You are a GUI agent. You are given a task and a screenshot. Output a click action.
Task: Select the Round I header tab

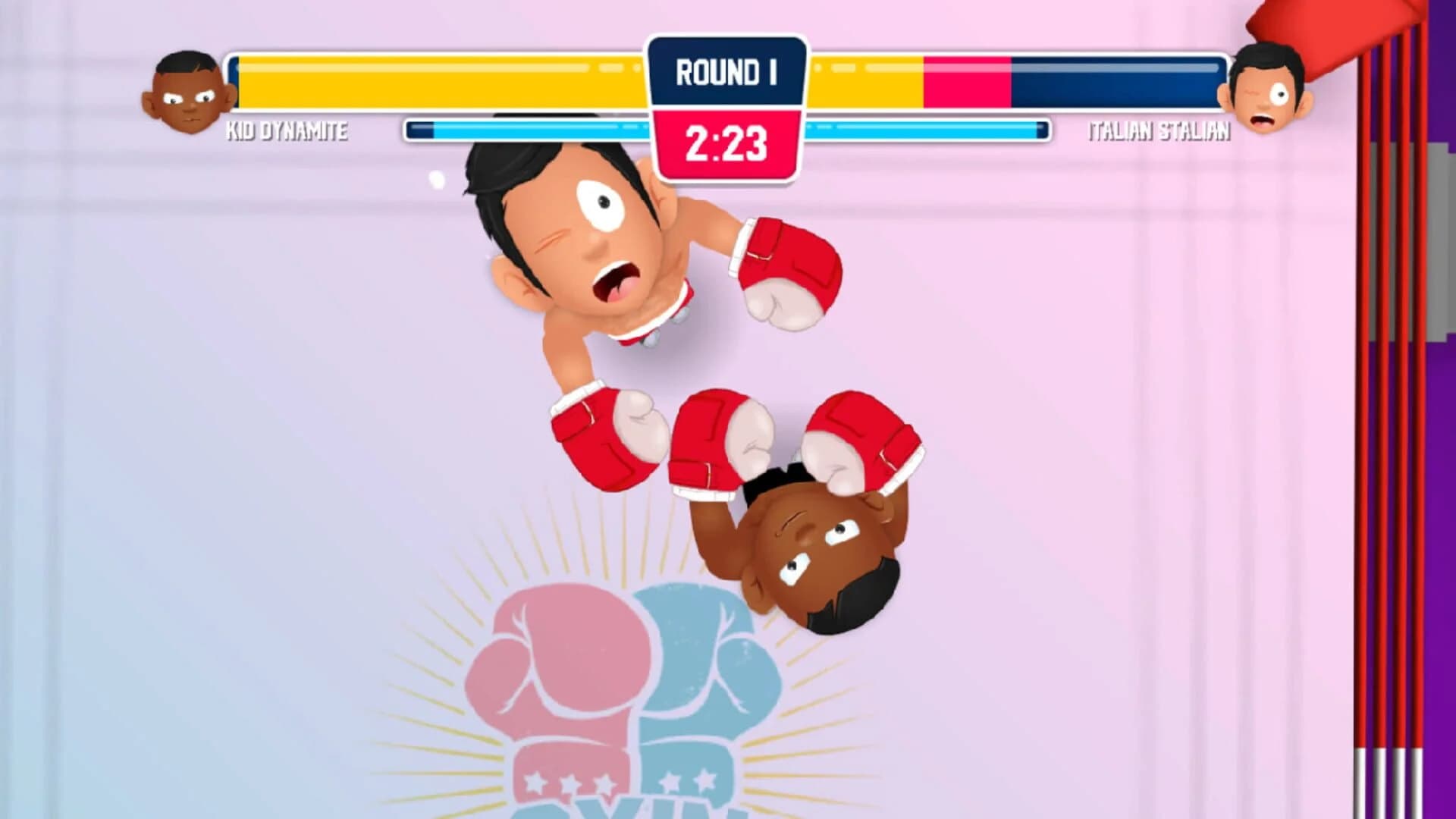pos(726,70)
